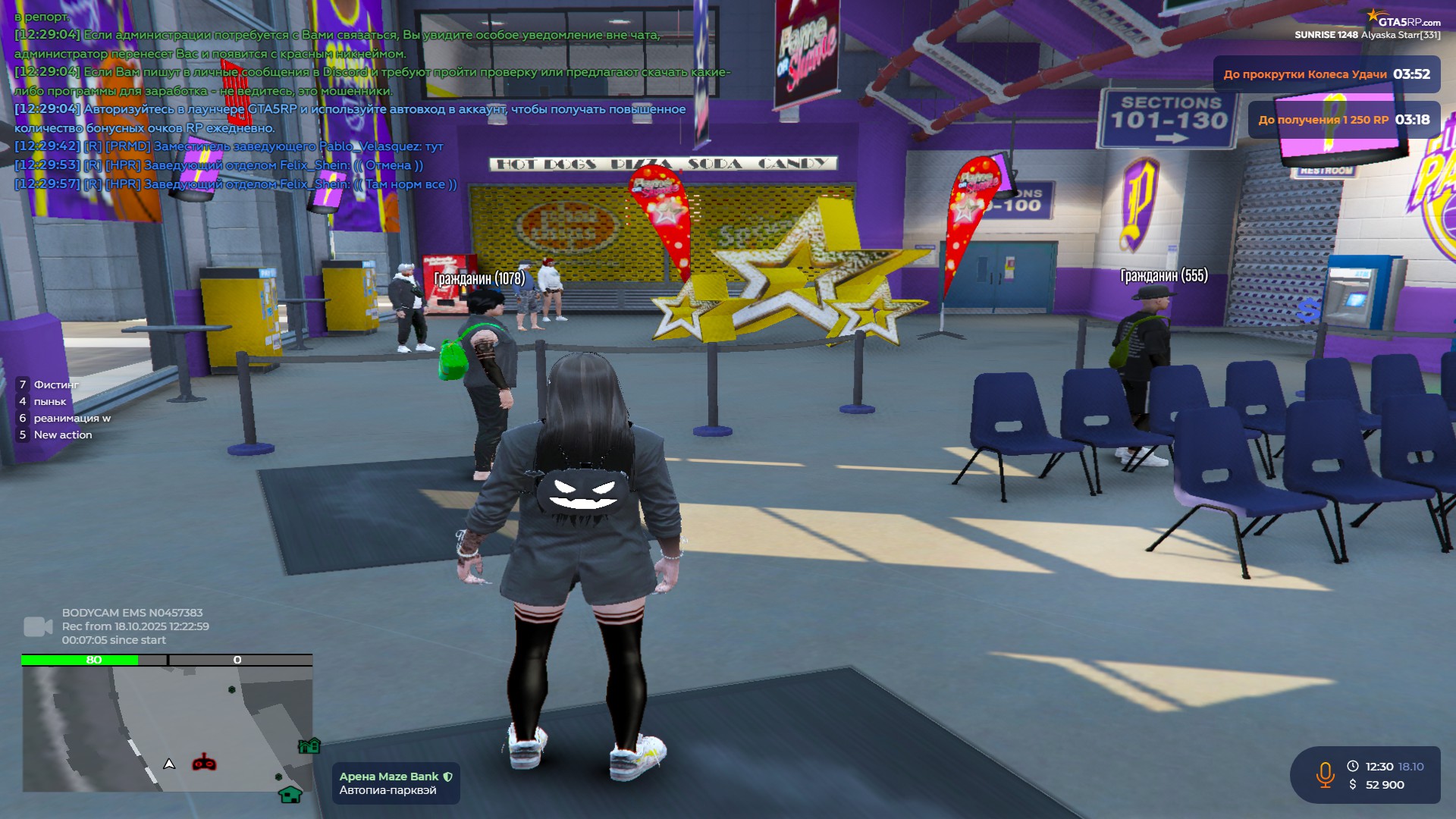Image resolution: width=1456 pixels, height=819 pixels.
Task: Toggle the orange microphone icon
Action: [x=1325, y=775]
